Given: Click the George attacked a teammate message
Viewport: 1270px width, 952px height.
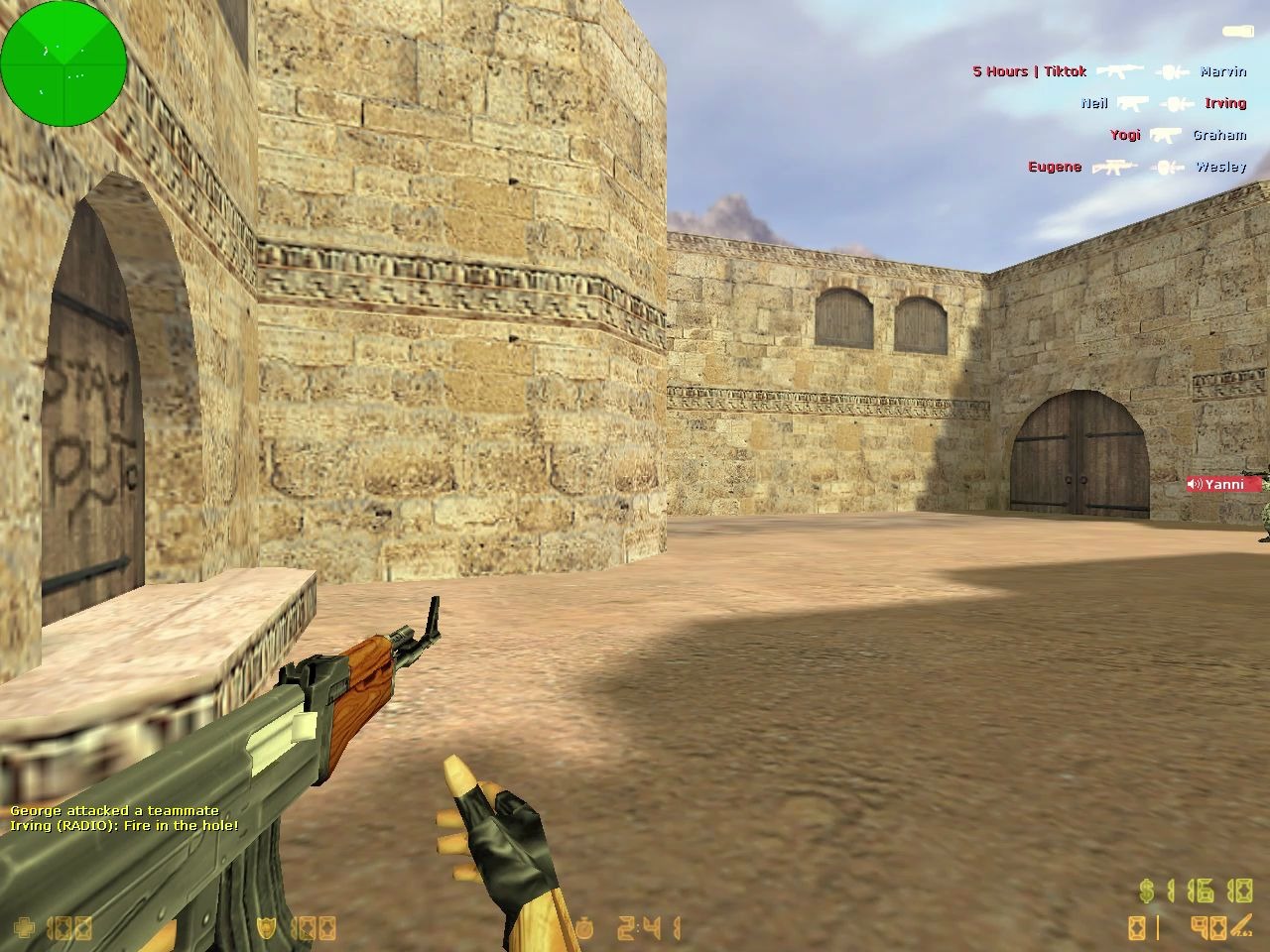Looking at the screenshot, I should (x=116, y=810).
